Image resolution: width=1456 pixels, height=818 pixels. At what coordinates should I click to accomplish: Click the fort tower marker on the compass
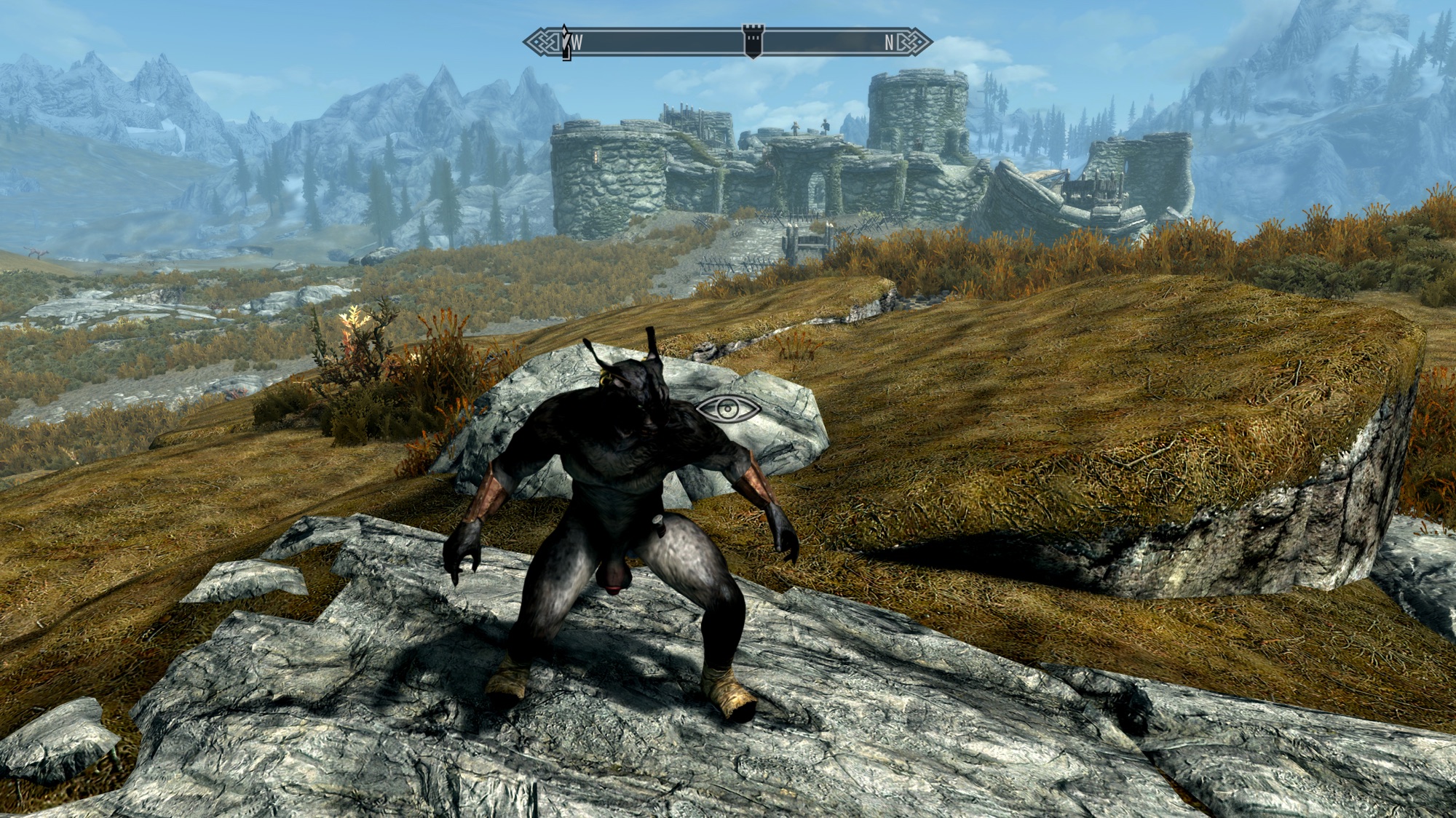pos(752,41)
